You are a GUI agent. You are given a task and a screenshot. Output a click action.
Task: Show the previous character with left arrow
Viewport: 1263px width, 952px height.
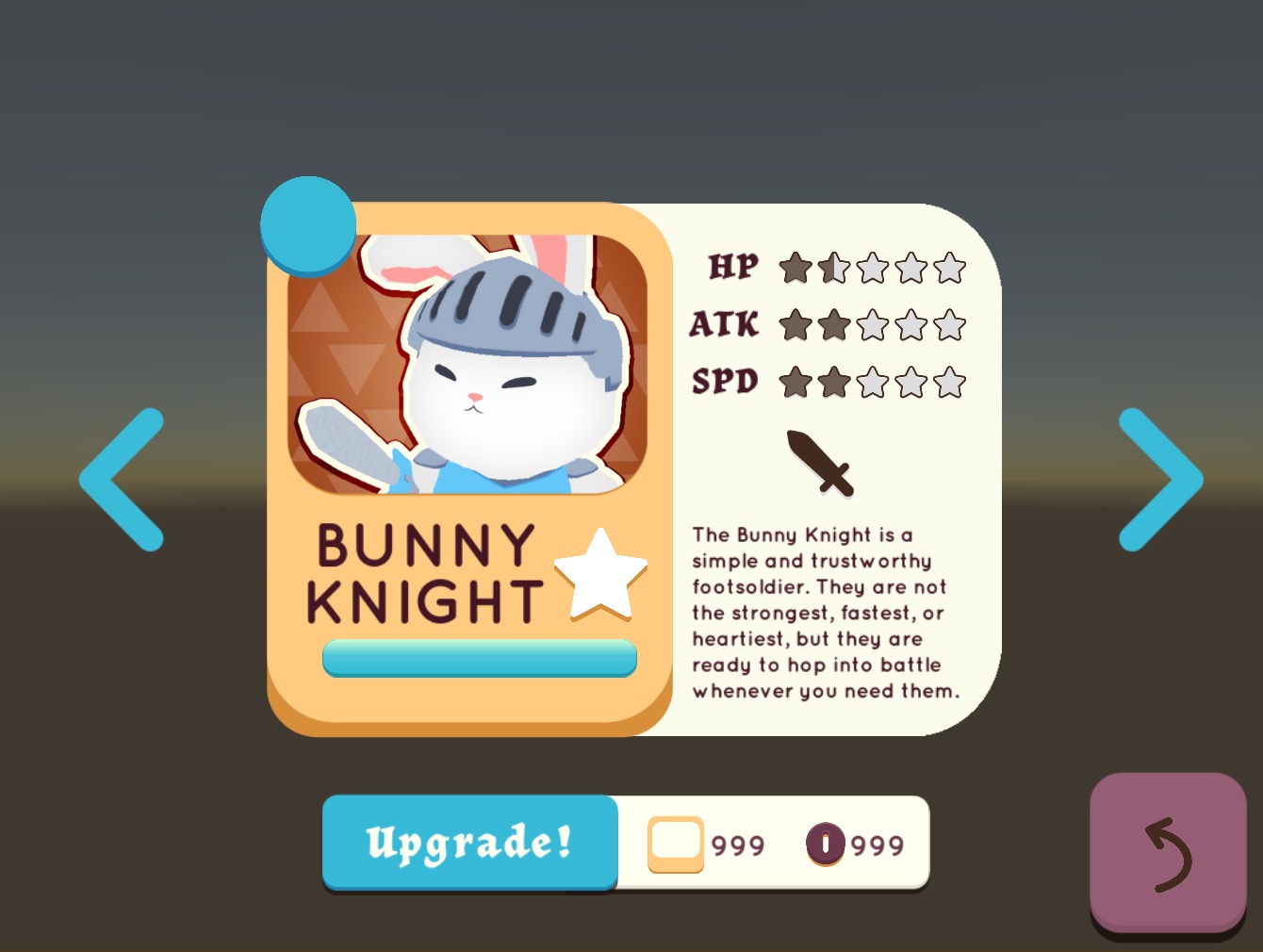(123, 480)
